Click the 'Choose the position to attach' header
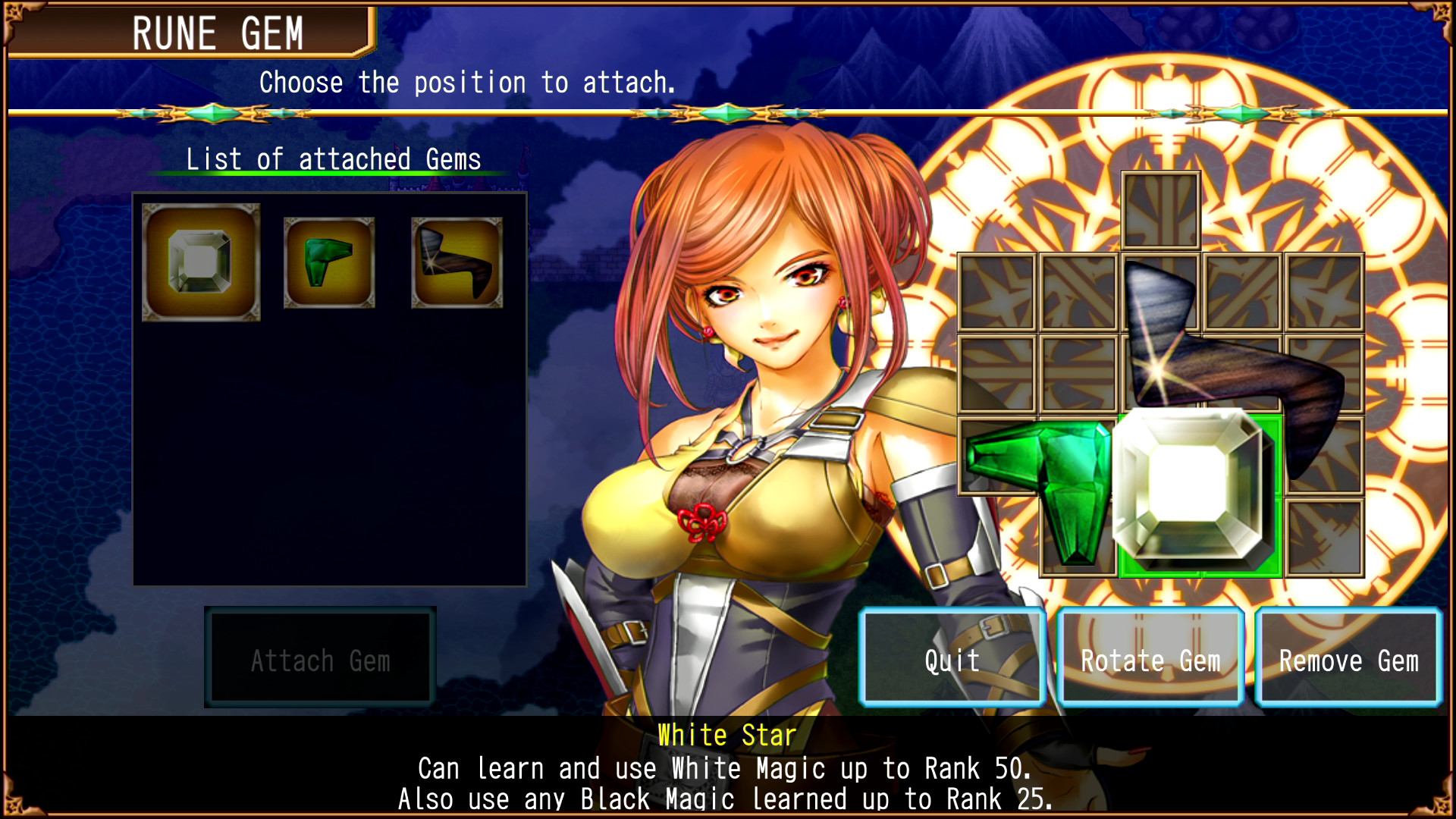 [x=467, y=82]
